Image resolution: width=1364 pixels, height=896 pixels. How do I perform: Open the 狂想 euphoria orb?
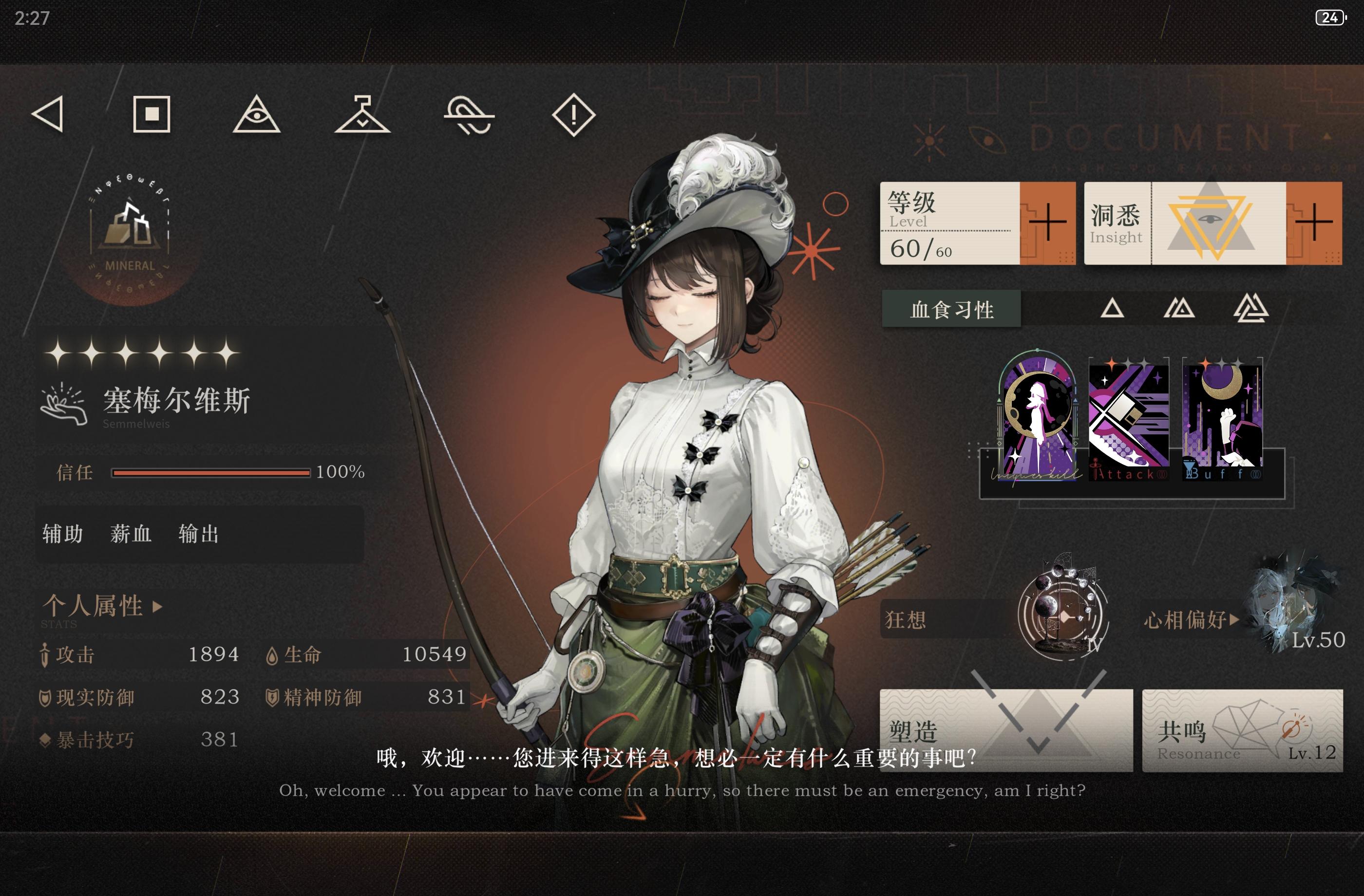click(x=1062, y=616)
